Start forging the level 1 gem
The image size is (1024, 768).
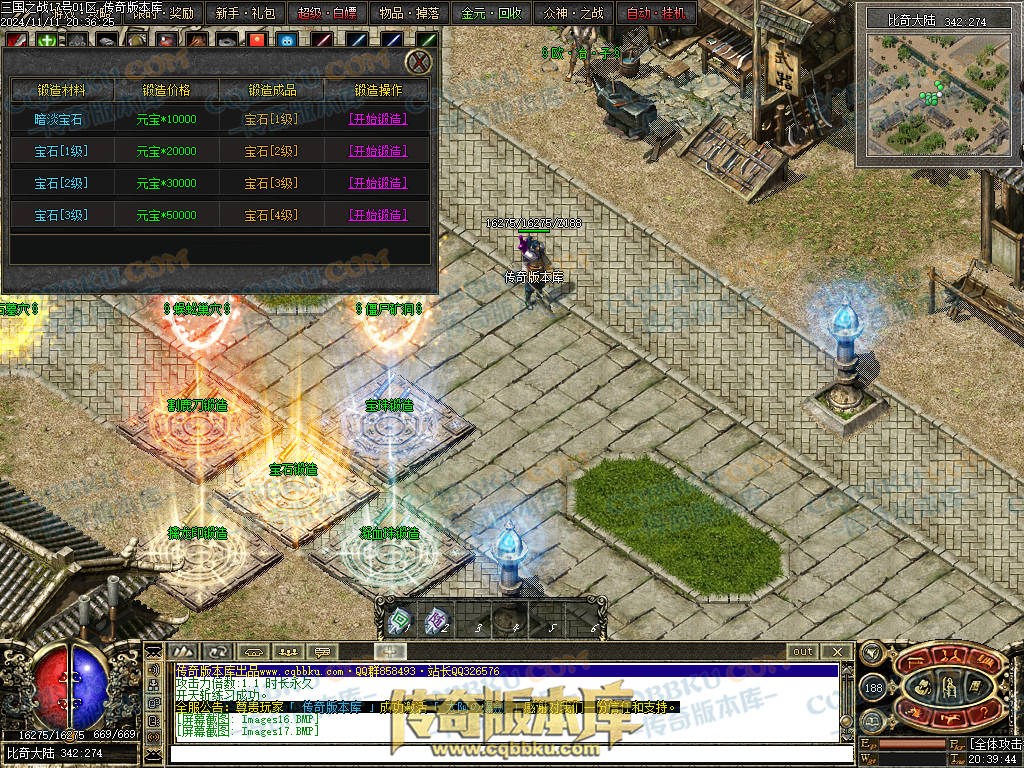(x=377, y=119)
